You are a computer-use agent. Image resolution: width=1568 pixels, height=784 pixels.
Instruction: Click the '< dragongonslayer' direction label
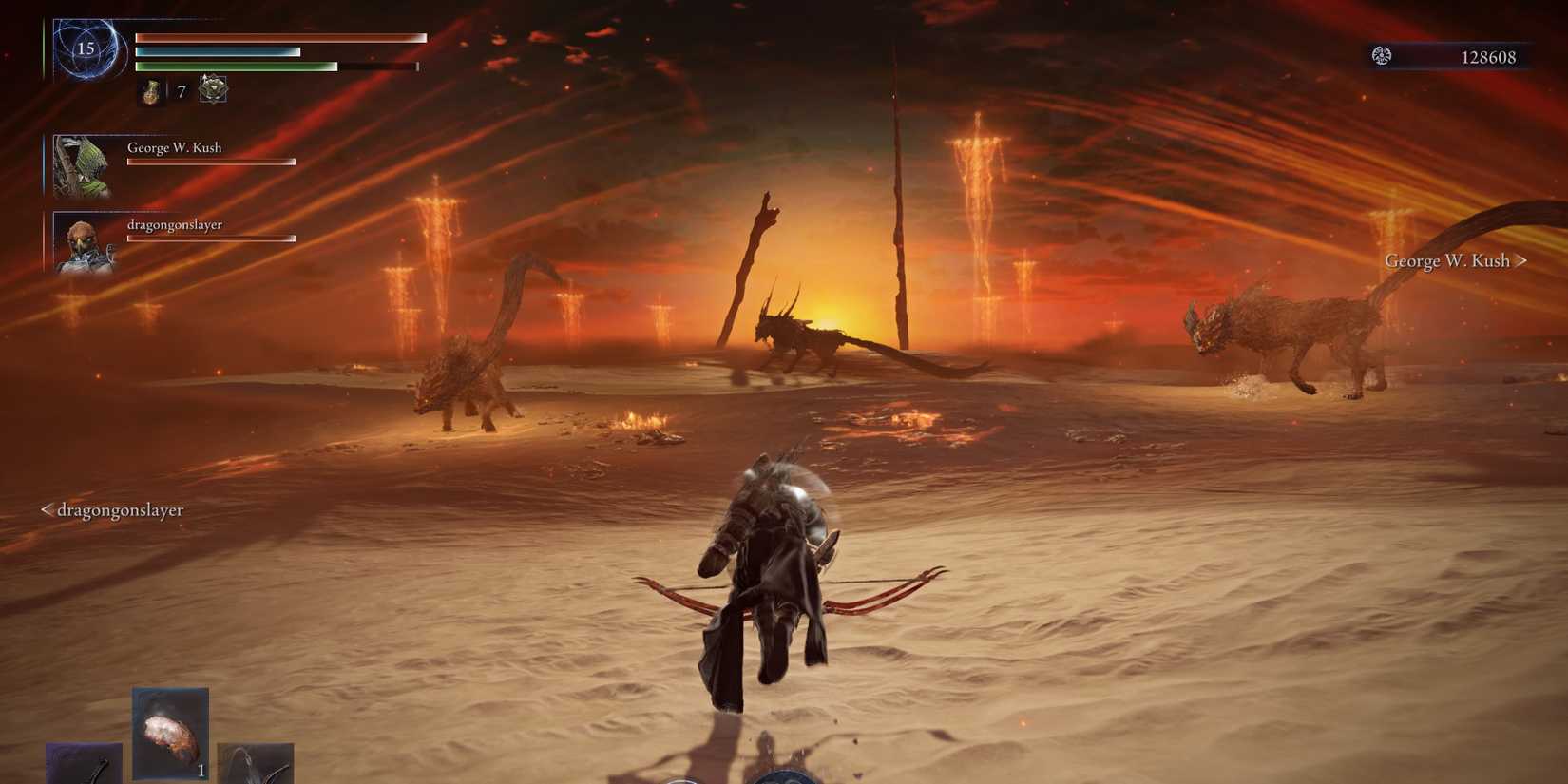point(112,510)
